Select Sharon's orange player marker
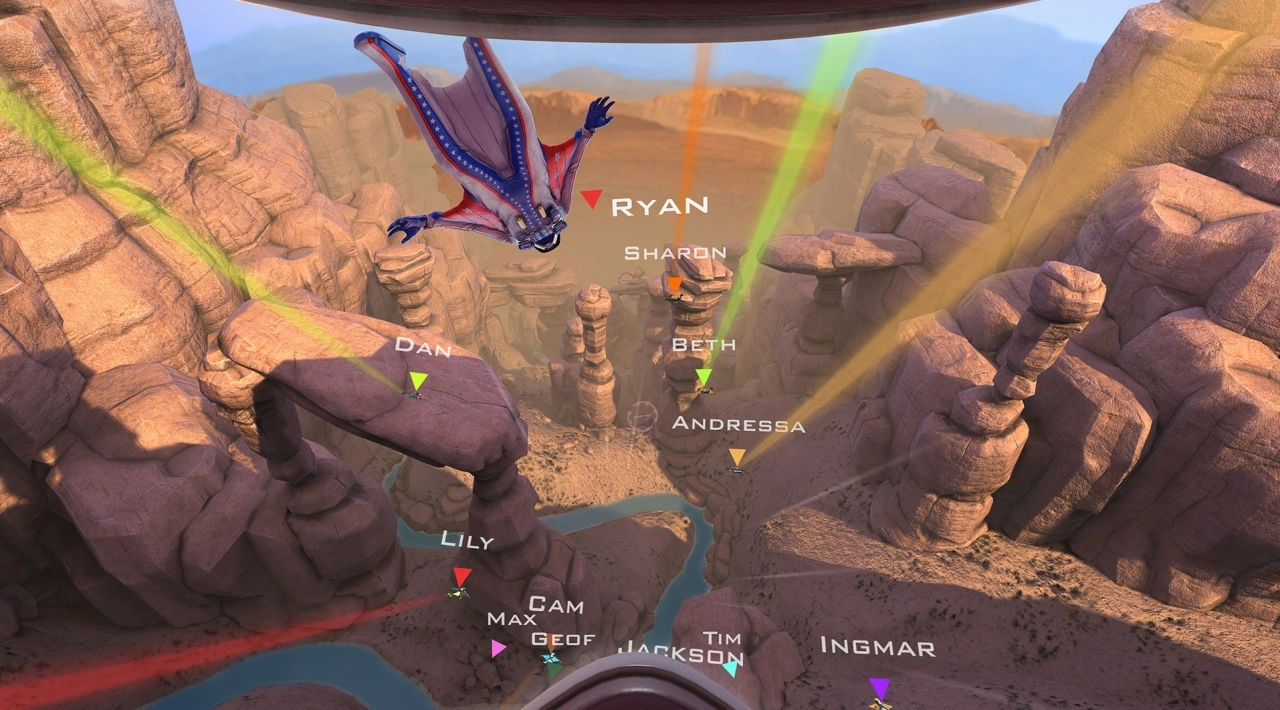1280x710 pixels. [675, 286]
